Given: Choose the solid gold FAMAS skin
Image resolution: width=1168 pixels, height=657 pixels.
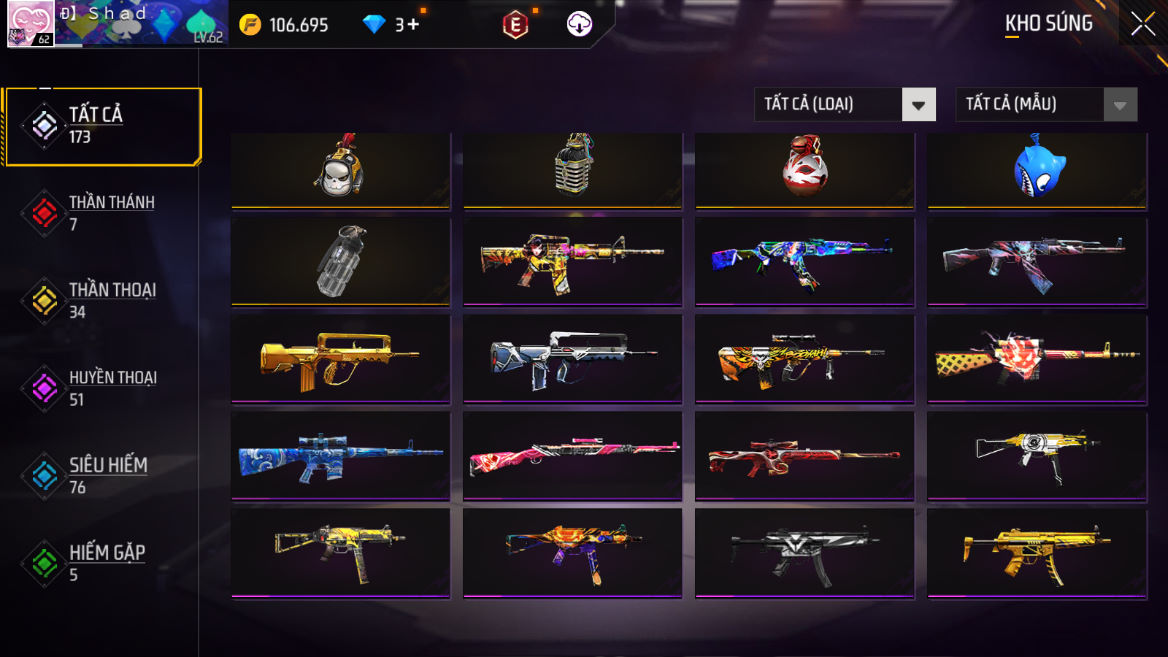Looking at the screenshot, I should [x=340, y=358].
